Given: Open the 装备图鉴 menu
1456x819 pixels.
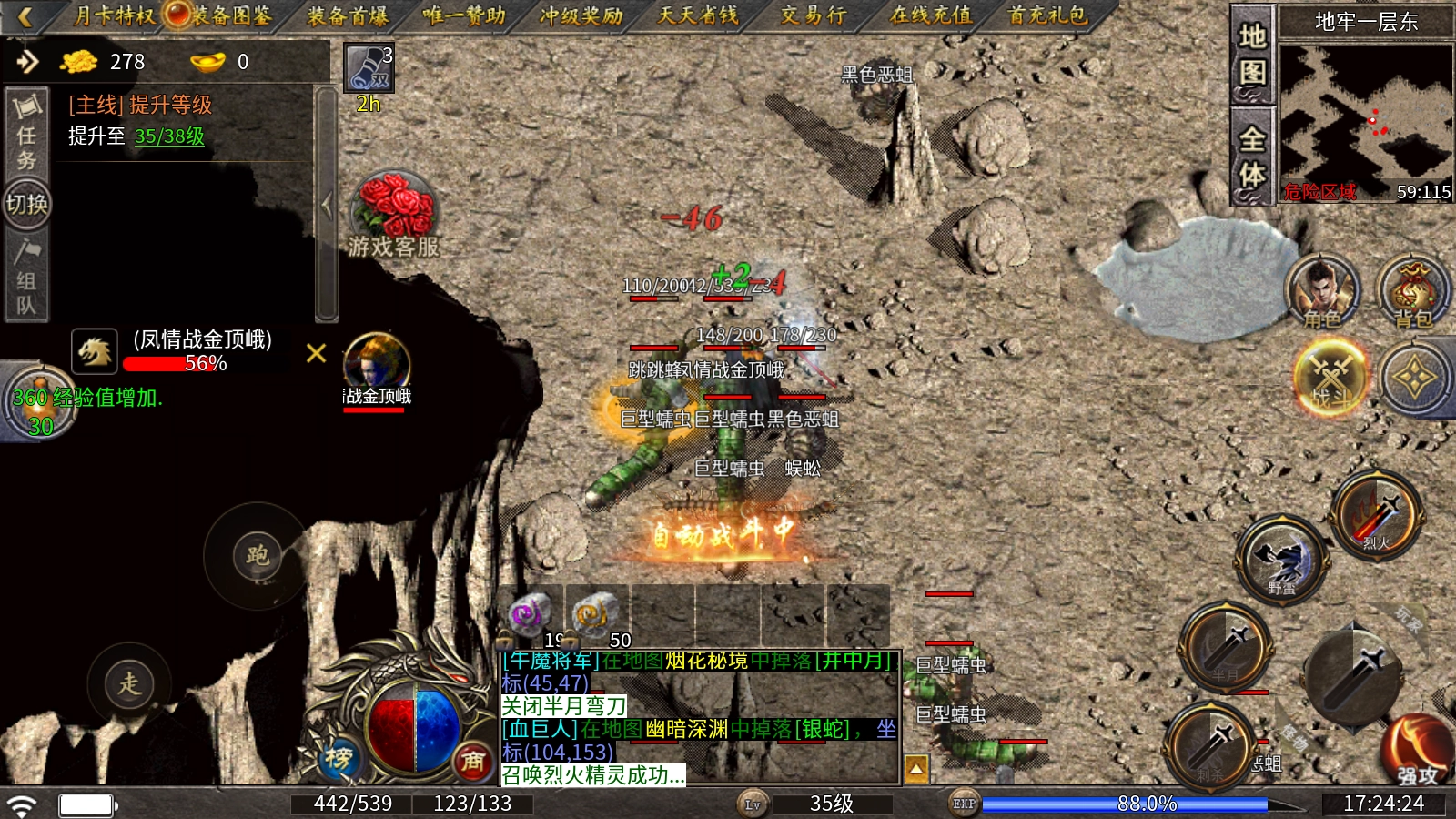Looking at the screenshot, I should point(229,15).
